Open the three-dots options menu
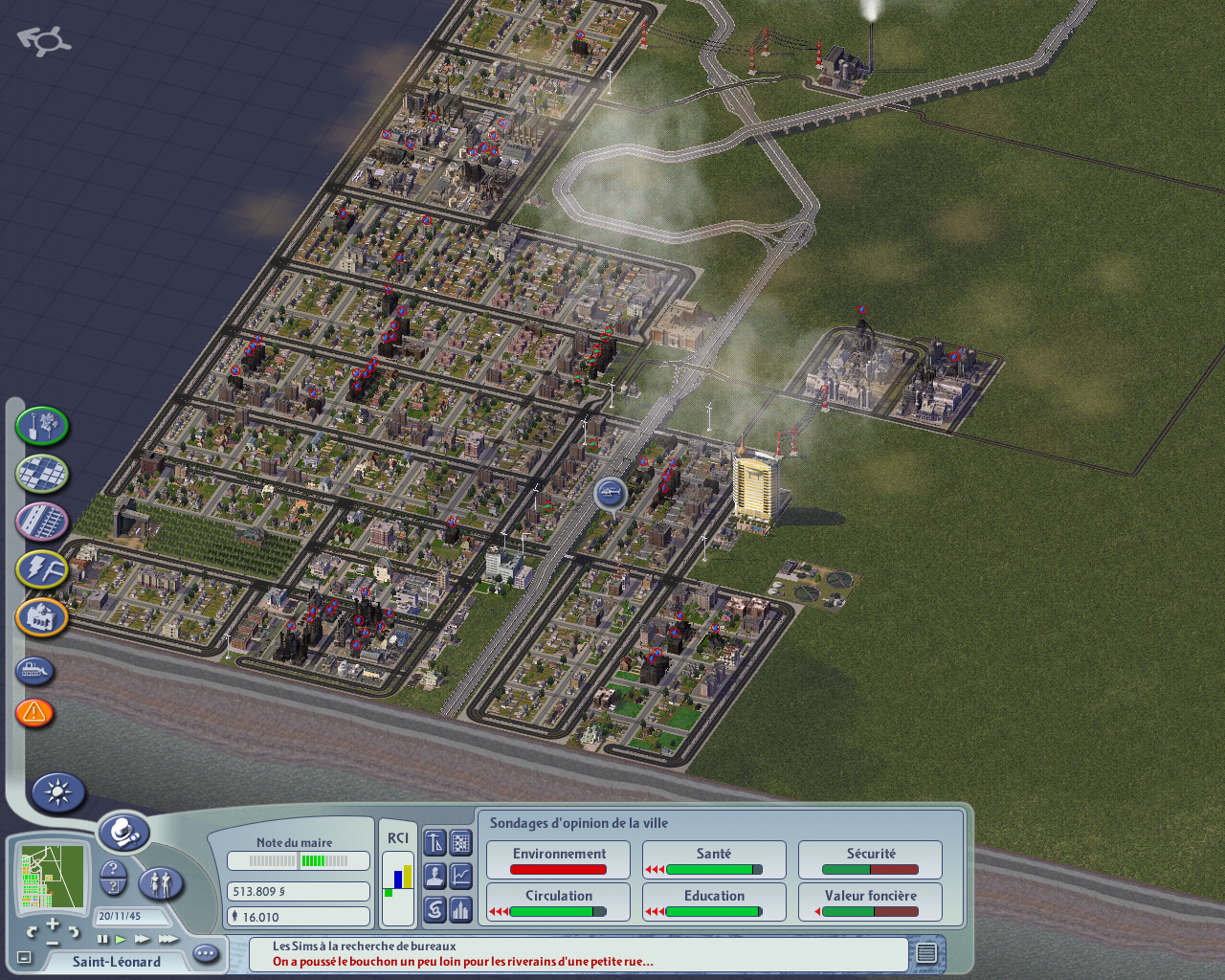The image size is (1225, 980). pos(206,953)
